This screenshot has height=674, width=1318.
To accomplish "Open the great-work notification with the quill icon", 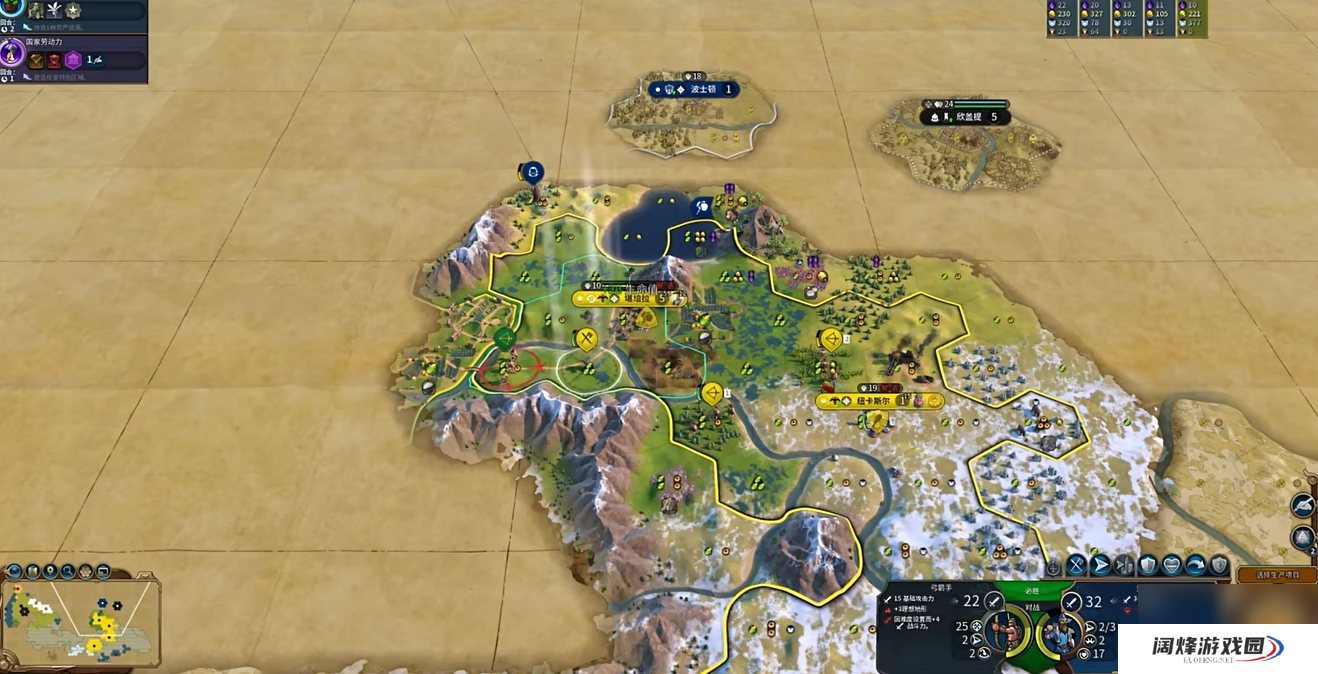I will (1301, 506).
